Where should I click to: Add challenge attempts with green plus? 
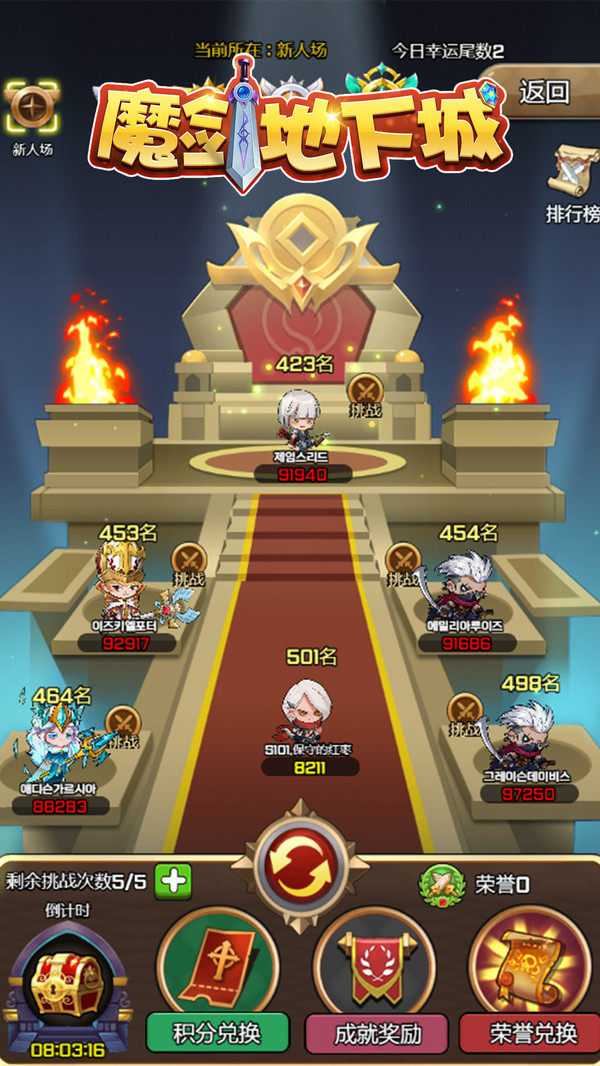pos(173,881)
